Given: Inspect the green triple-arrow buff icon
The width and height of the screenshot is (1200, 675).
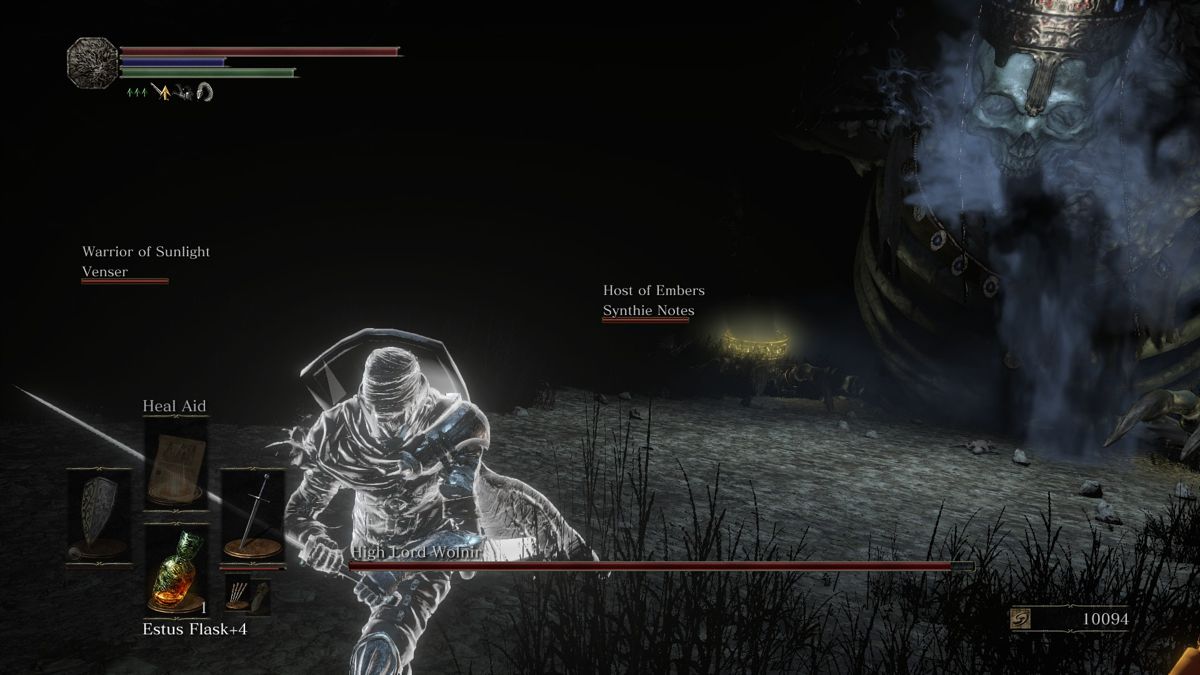Looking at the screenshot, I should click(x=137, y=93).
